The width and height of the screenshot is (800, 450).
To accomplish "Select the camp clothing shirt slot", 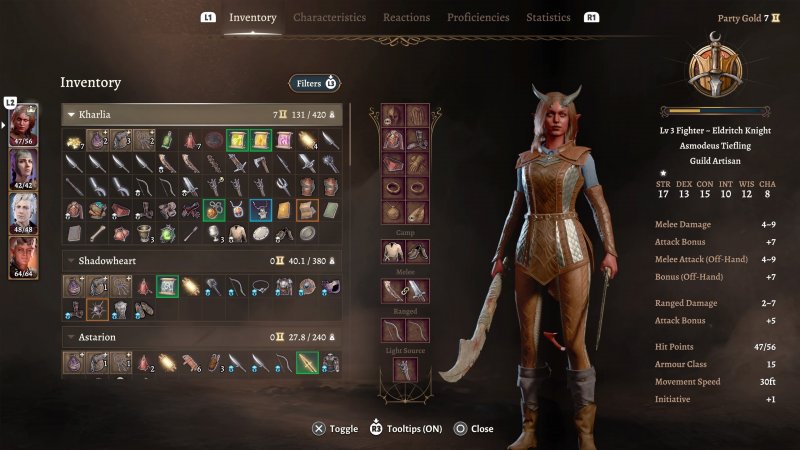I will pyautogui.click(x=393, y=252).
